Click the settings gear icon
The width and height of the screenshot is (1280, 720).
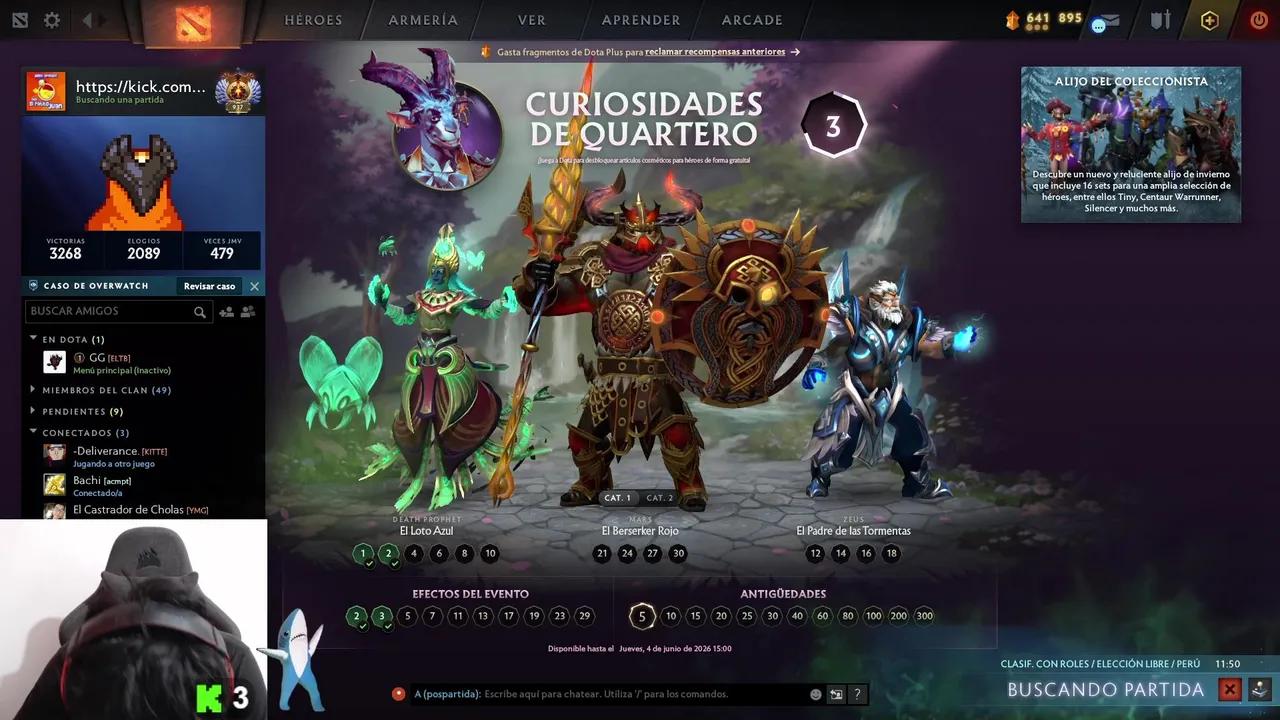(52, 19)
